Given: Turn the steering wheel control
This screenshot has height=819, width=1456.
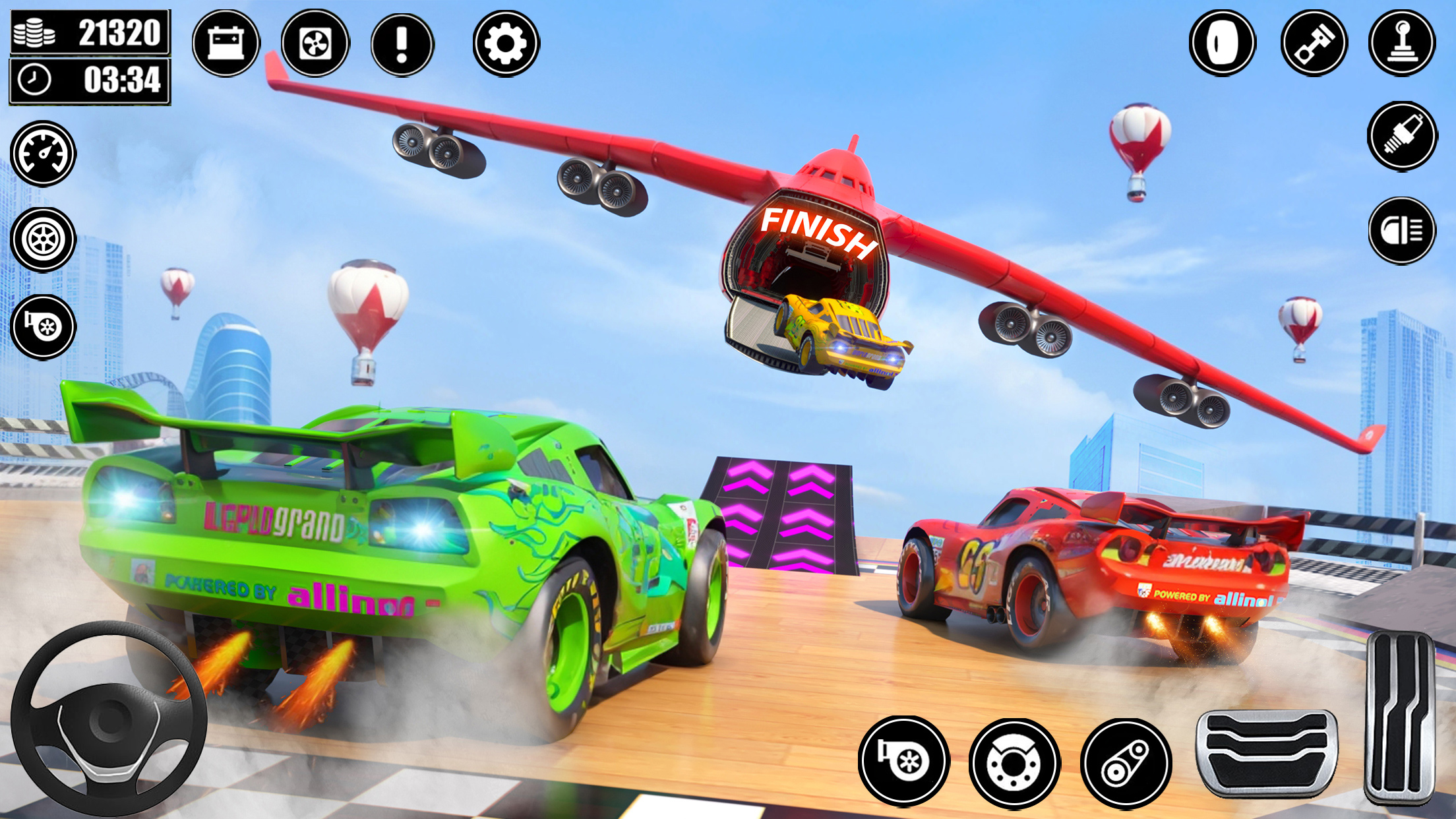Looking at the screenshot, I should point(109,719).
